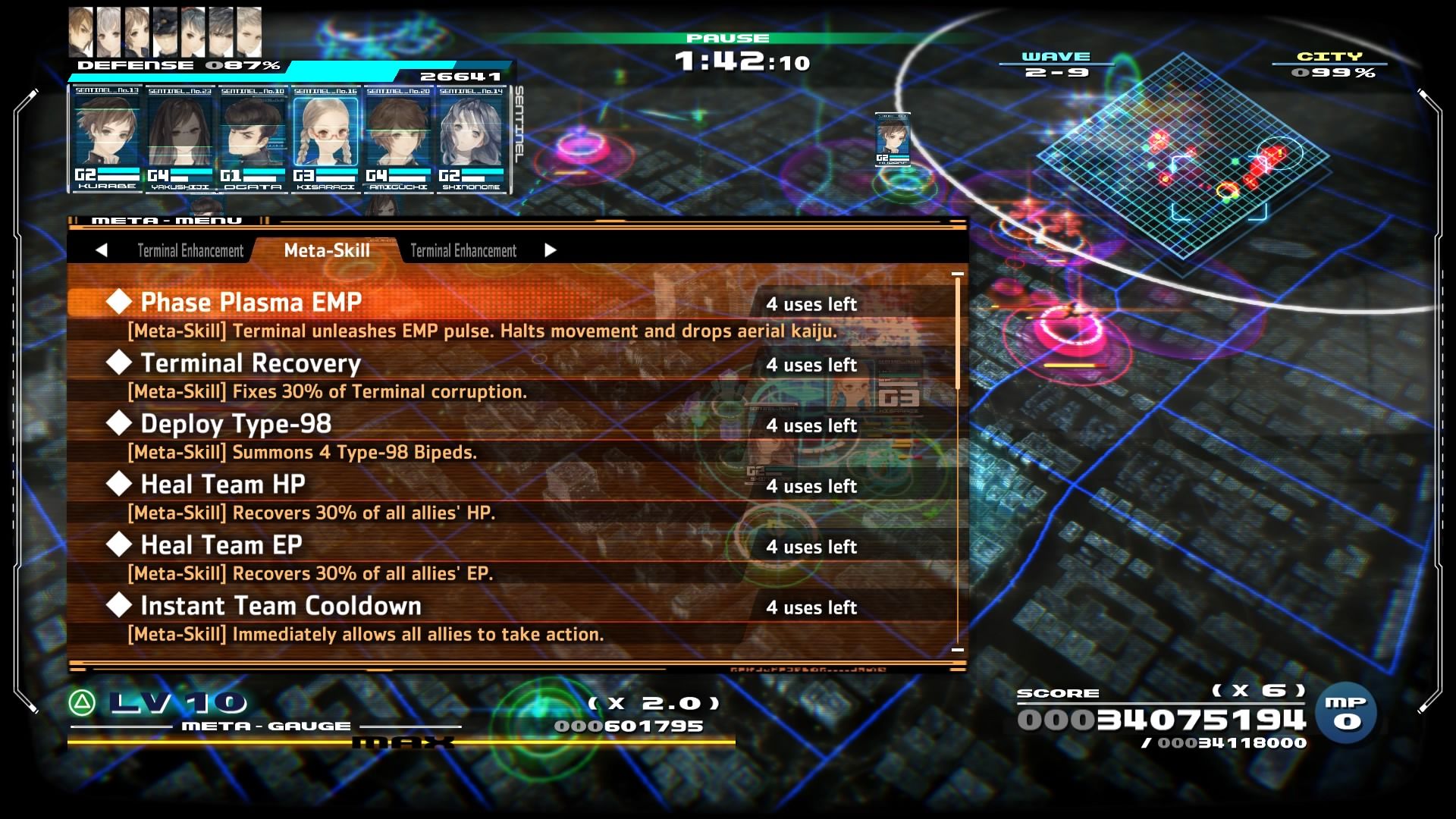Select Shinonome's sentinel portrait
1456x819 pixels.
470,136
